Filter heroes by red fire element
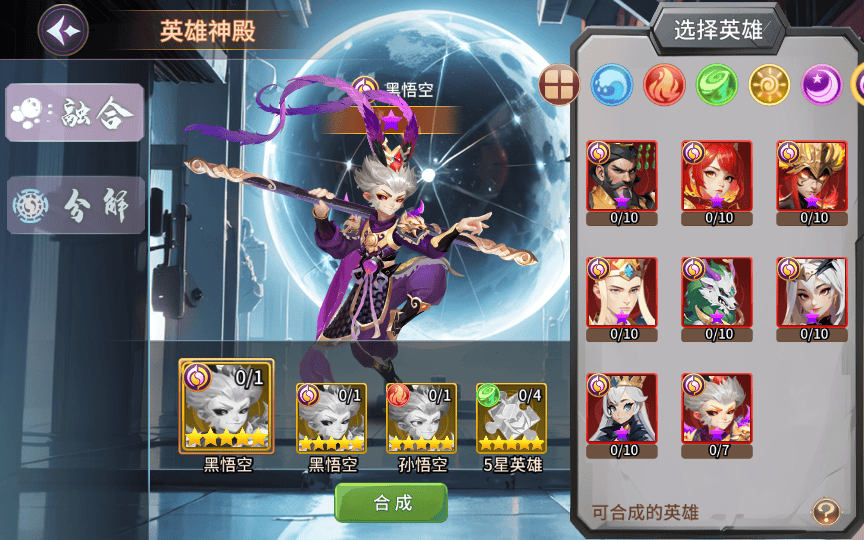This screenshot has height=540, width=864. click(664, 85)
